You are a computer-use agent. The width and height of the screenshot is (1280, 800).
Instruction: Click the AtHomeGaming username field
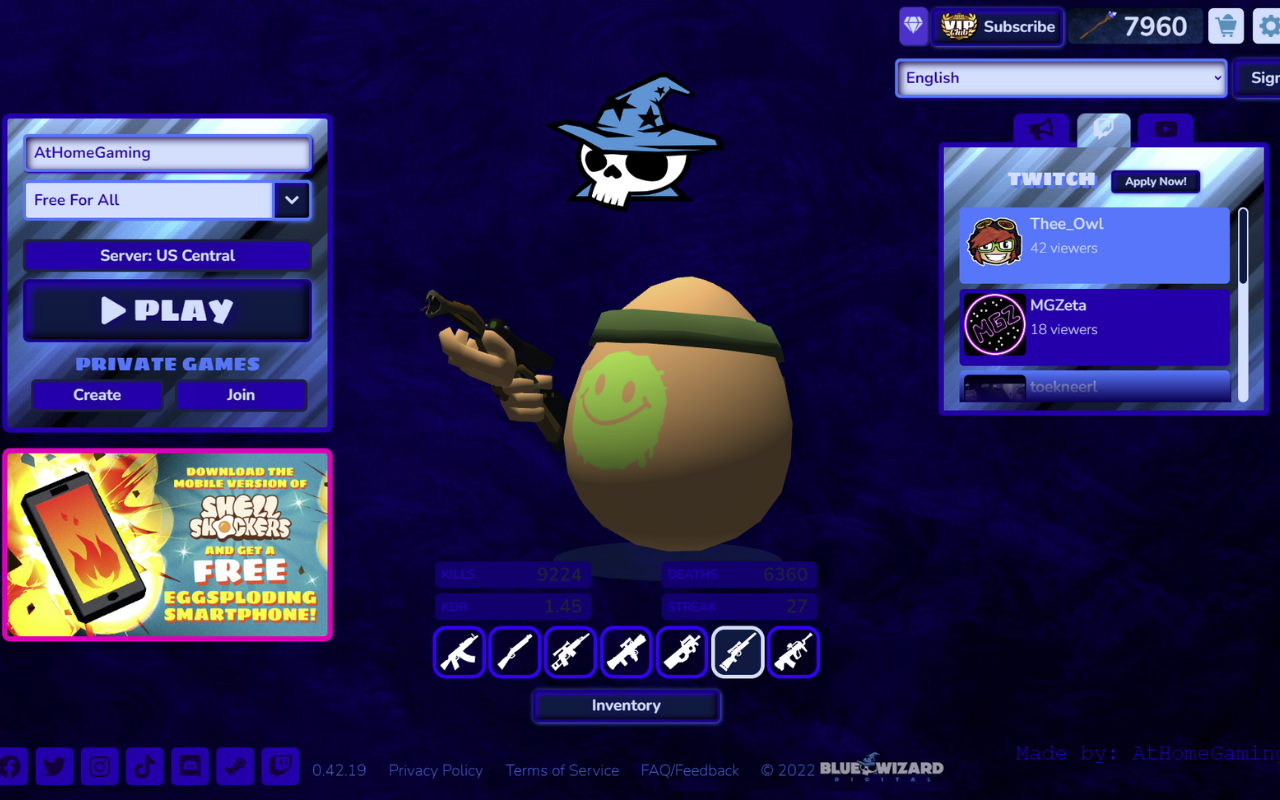[167, 153]
